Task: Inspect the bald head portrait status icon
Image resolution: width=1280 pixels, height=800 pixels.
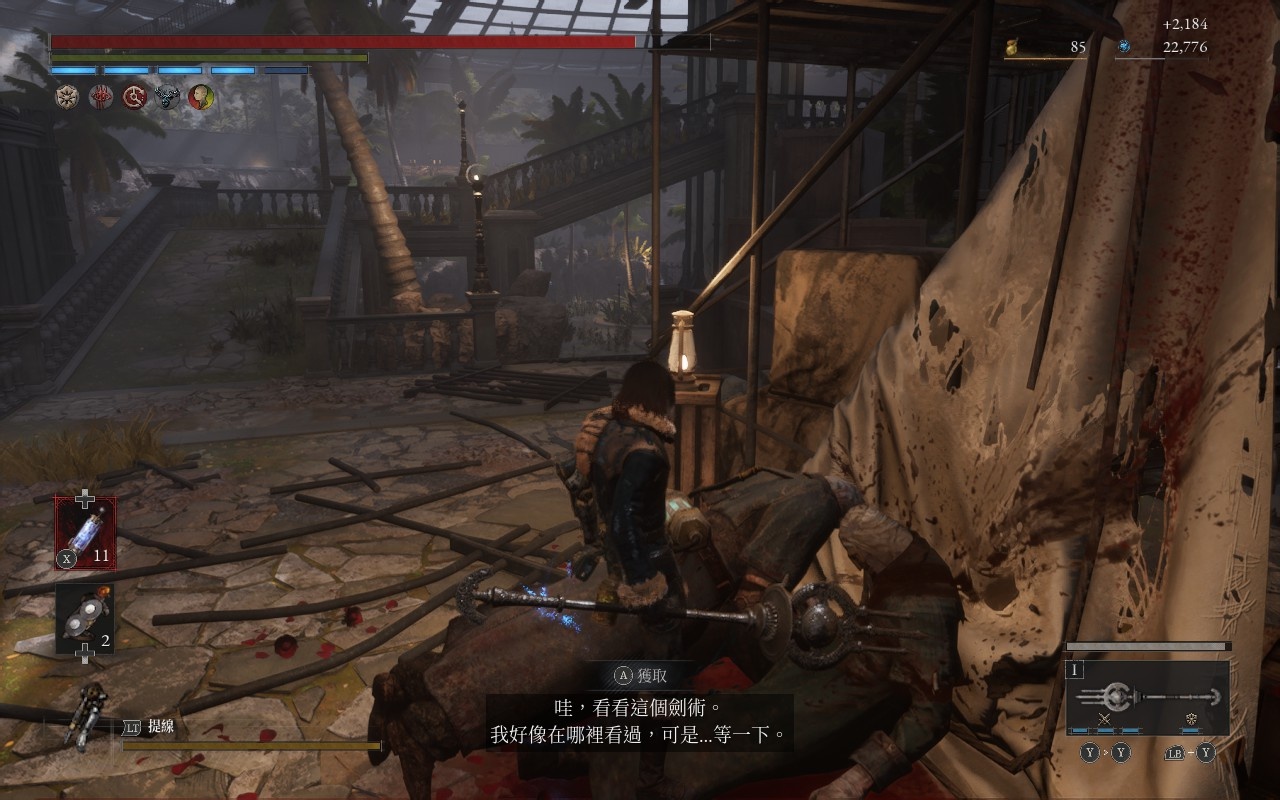Action: tap(201, 97)
